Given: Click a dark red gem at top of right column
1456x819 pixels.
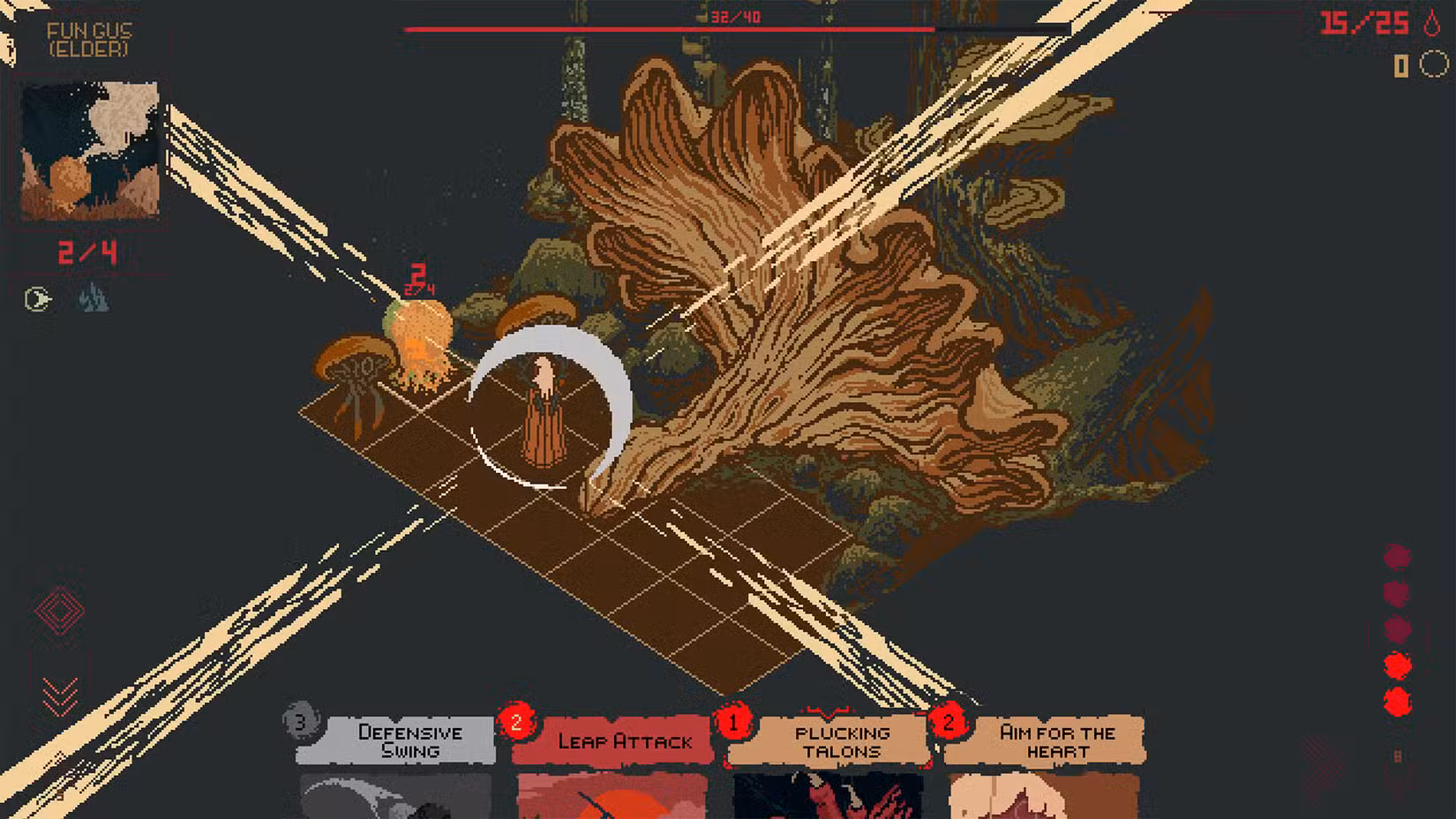Looking at the screenshot, I should point(1397,556).
